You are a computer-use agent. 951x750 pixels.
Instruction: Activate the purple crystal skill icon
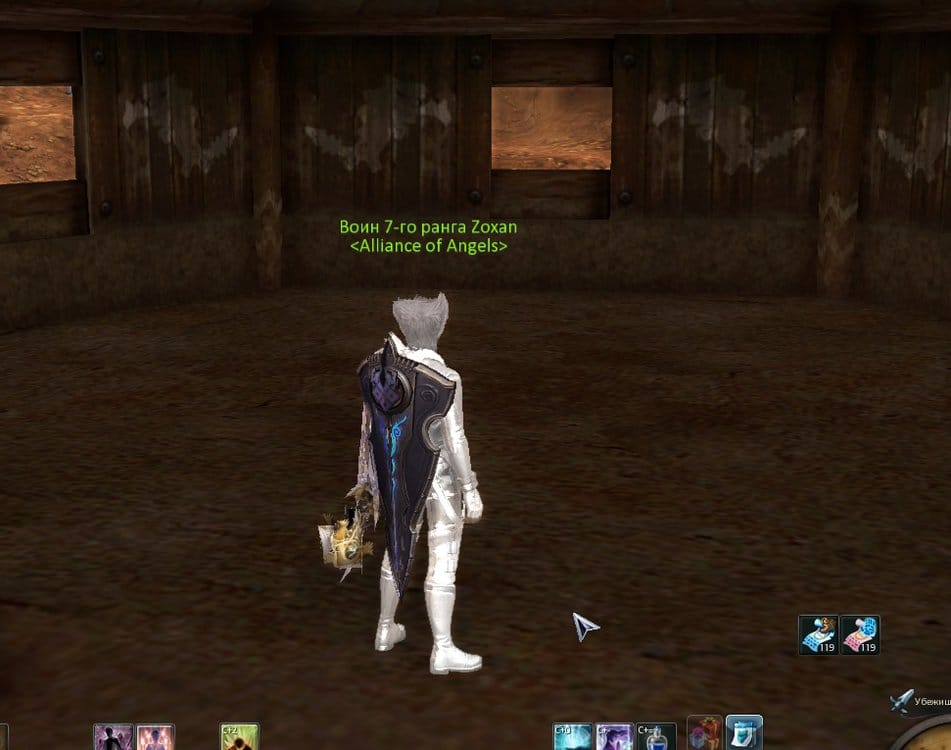tap(614, 738)
